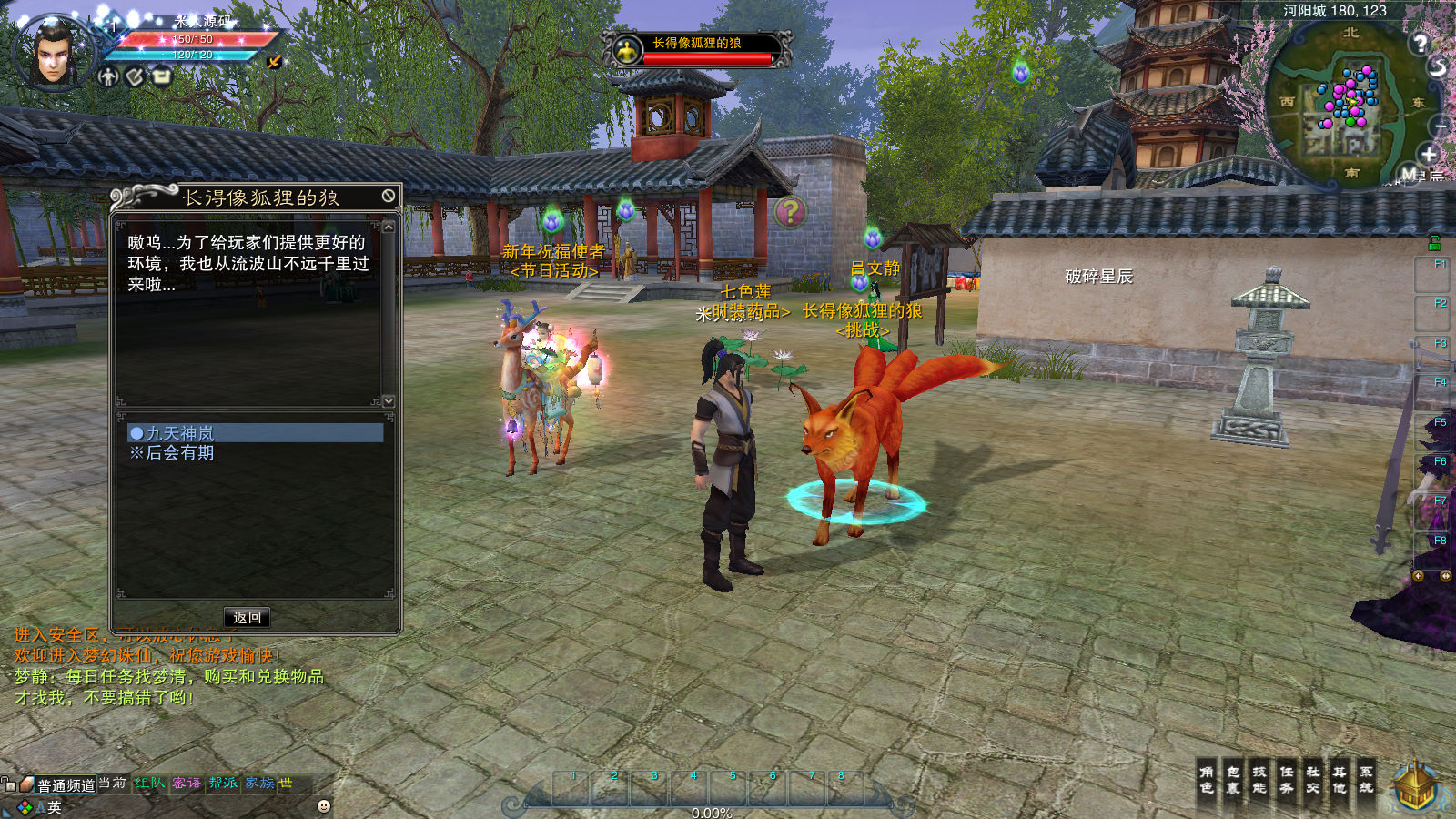
Task: Open the 系统 system menu
Action: coord(1366,780)
